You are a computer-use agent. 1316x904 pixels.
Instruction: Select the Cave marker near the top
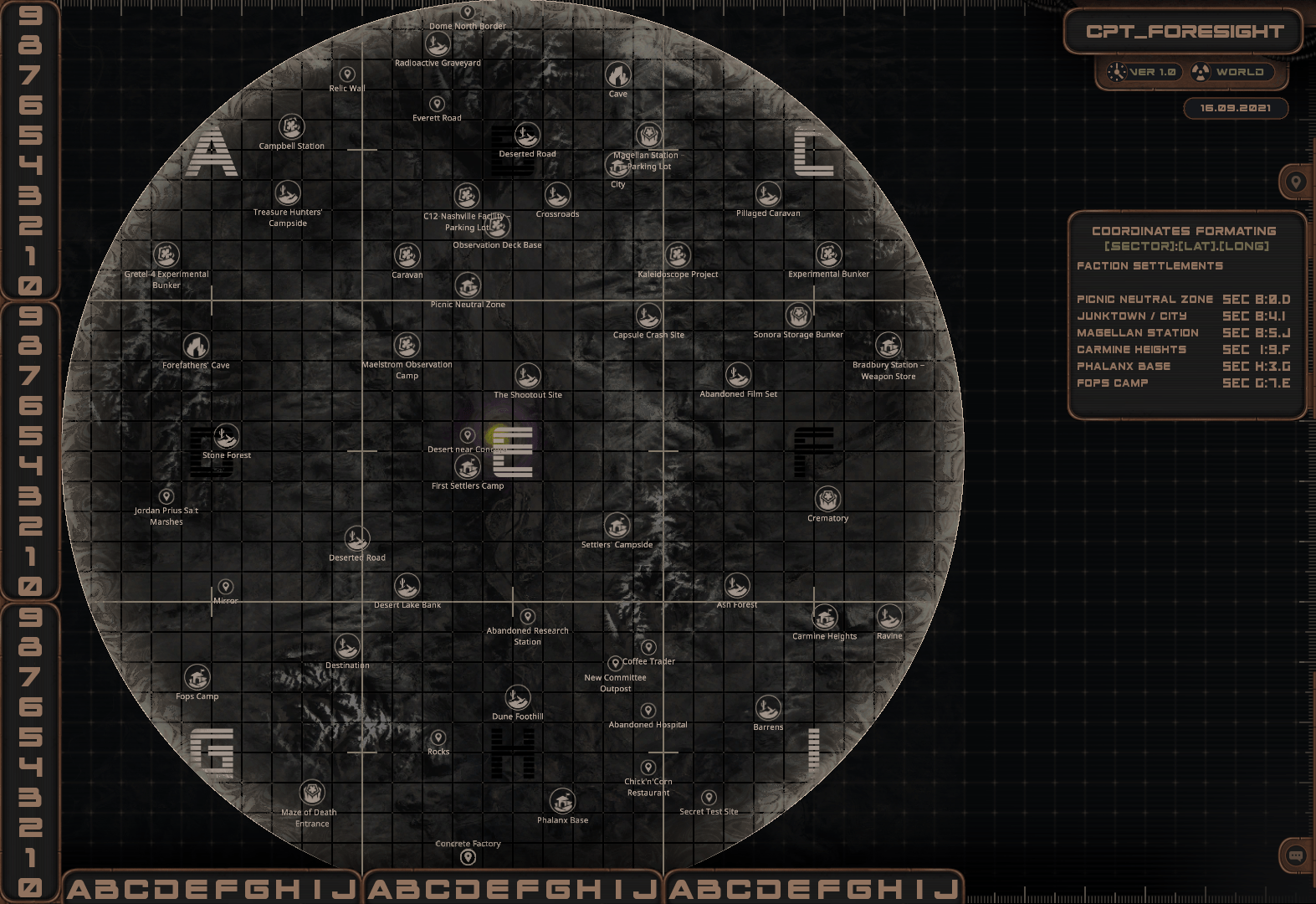[617, 76]
